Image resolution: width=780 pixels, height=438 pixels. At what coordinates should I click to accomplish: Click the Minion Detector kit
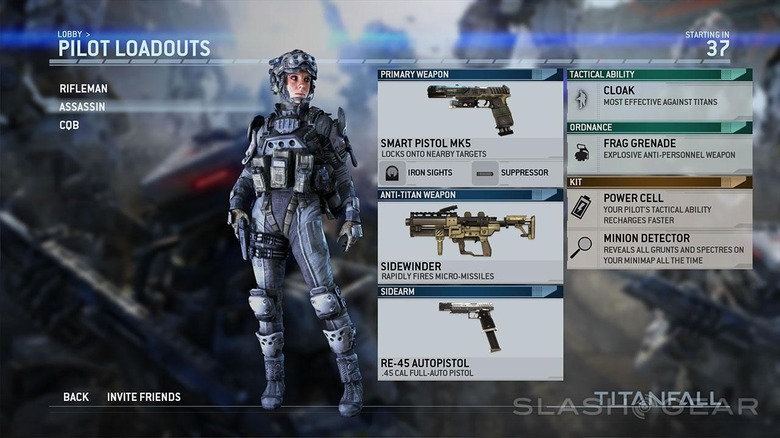(660, 249)
